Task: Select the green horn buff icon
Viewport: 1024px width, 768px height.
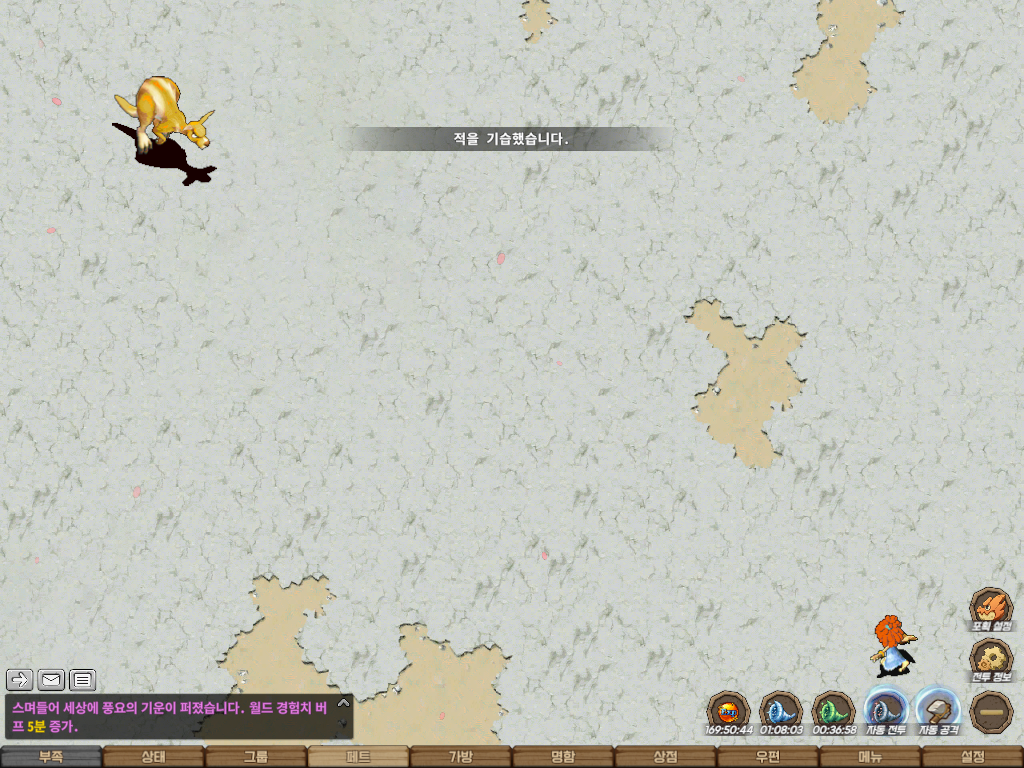Action: [833, 711]
